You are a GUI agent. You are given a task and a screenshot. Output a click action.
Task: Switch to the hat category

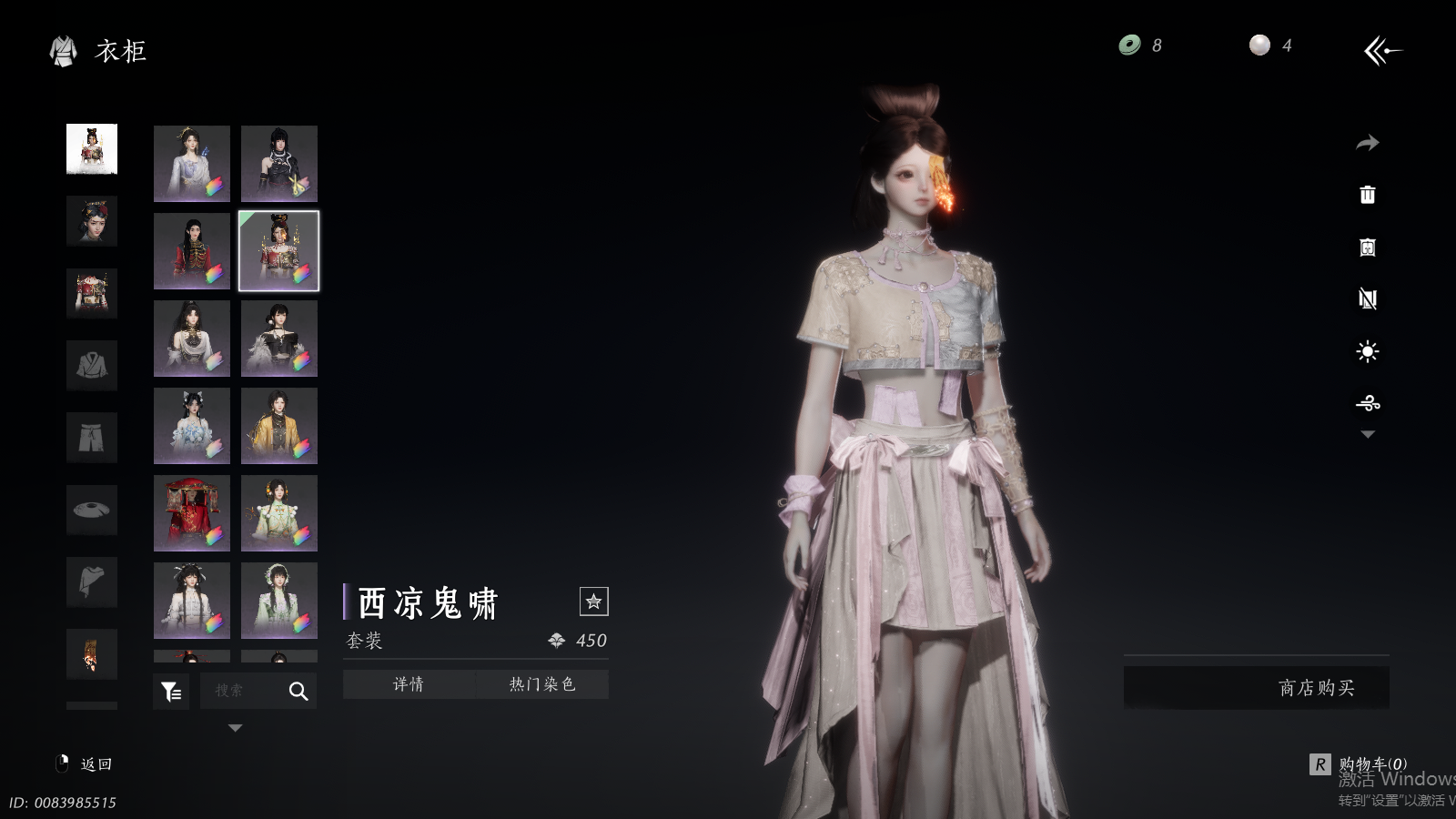point(92,510)
